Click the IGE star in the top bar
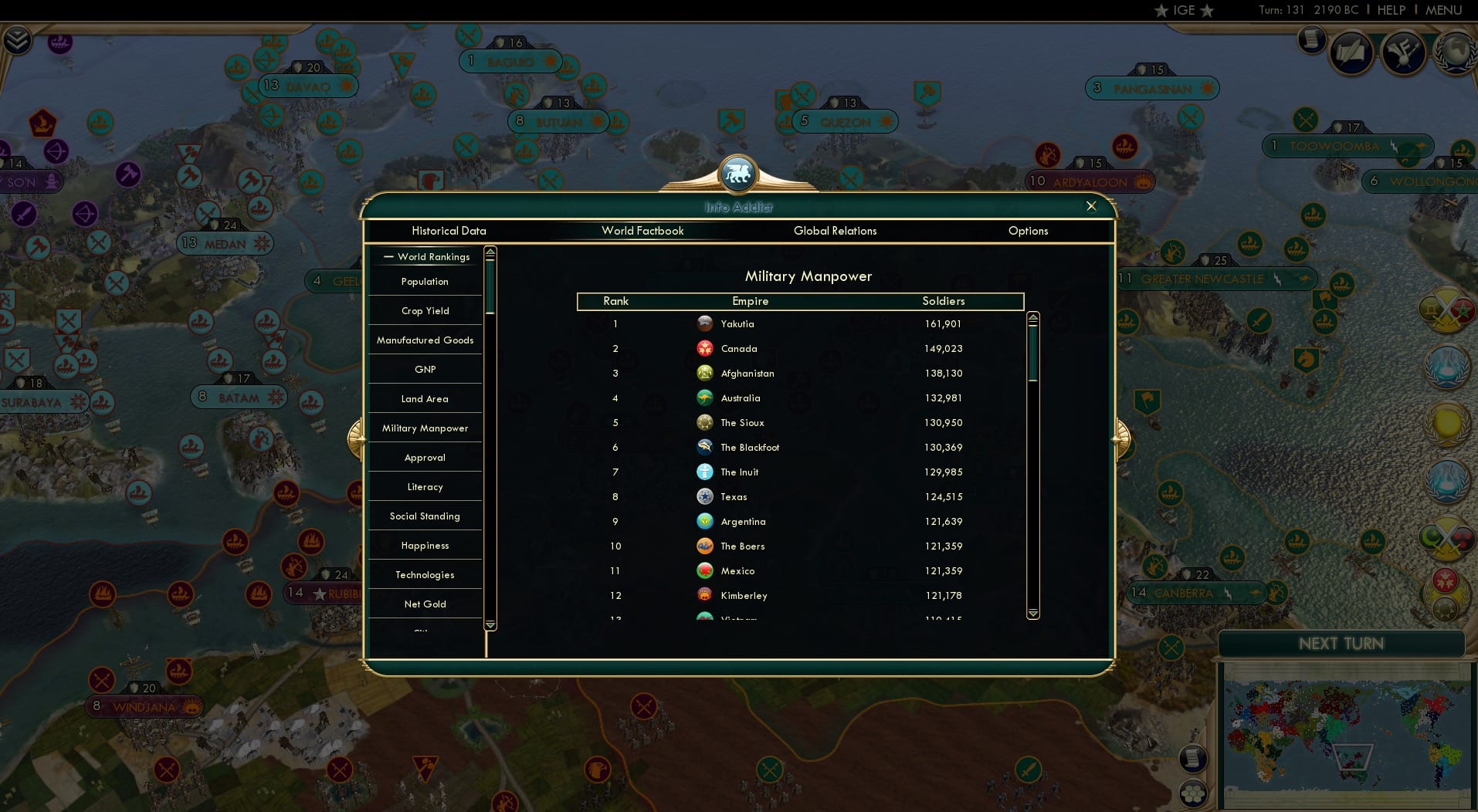The image size is (1478, 812). [x=1162, y=11]
